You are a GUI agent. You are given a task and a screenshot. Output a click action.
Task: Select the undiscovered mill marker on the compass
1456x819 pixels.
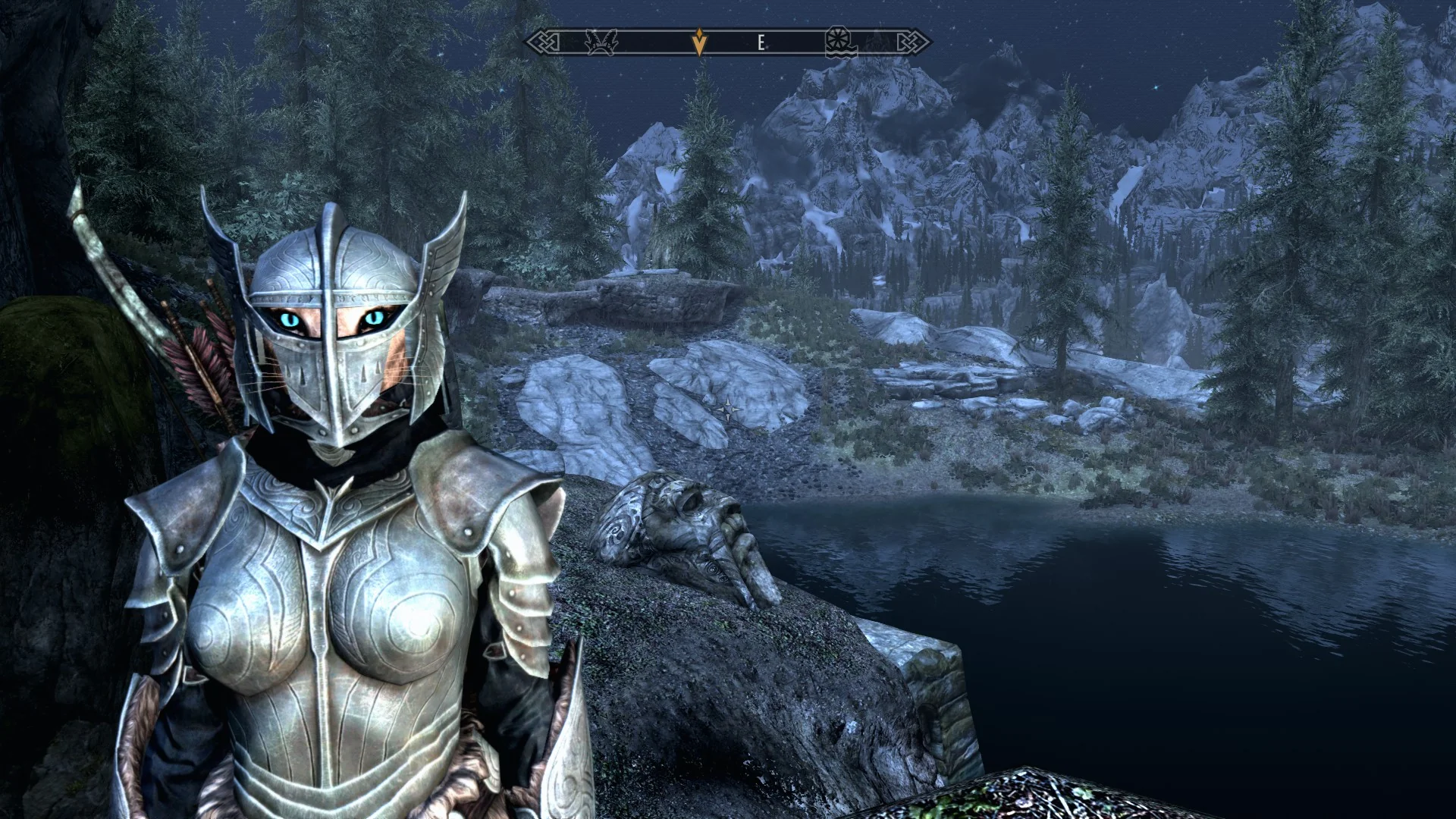click(x=840, y=42)
